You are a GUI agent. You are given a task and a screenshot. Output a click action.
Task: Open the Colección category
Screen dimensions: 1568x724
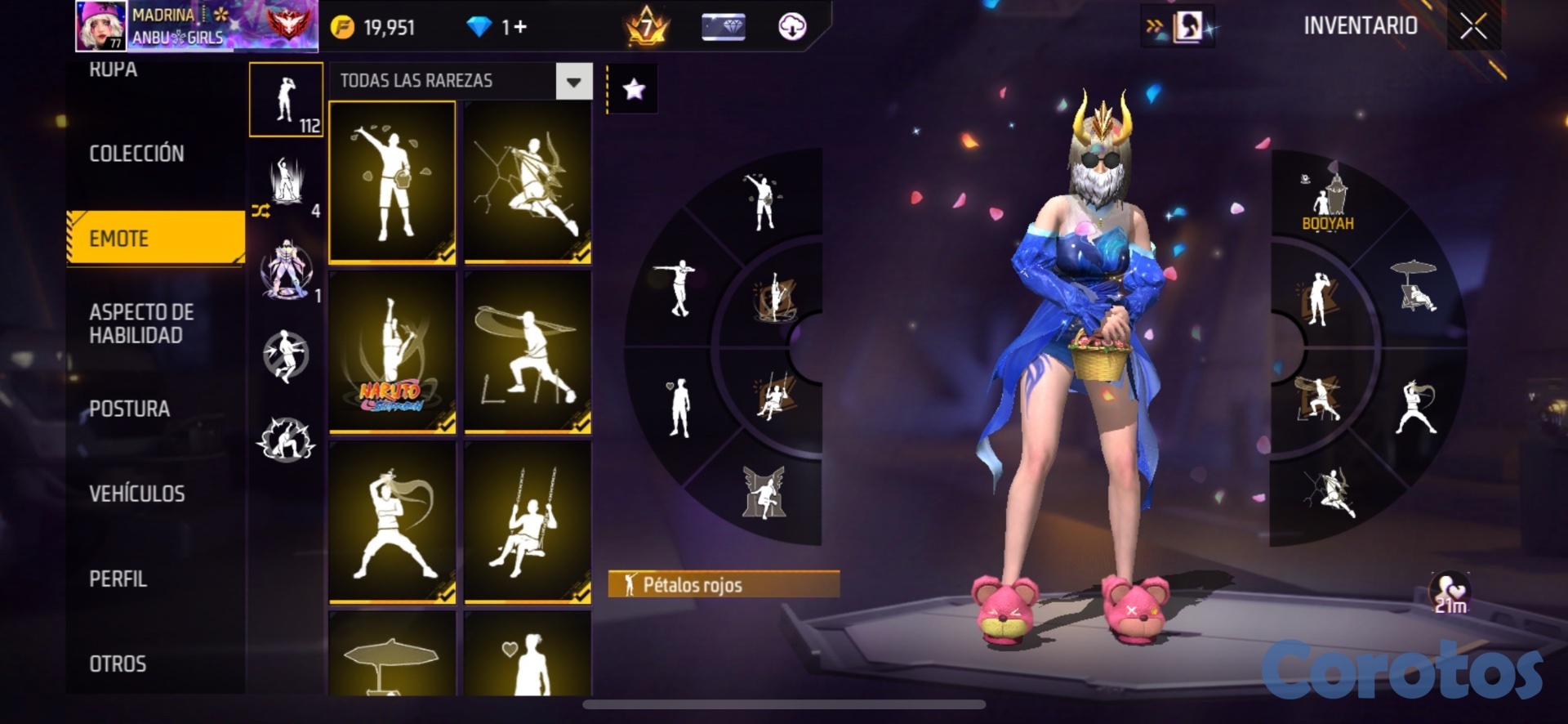pos(136,154)
